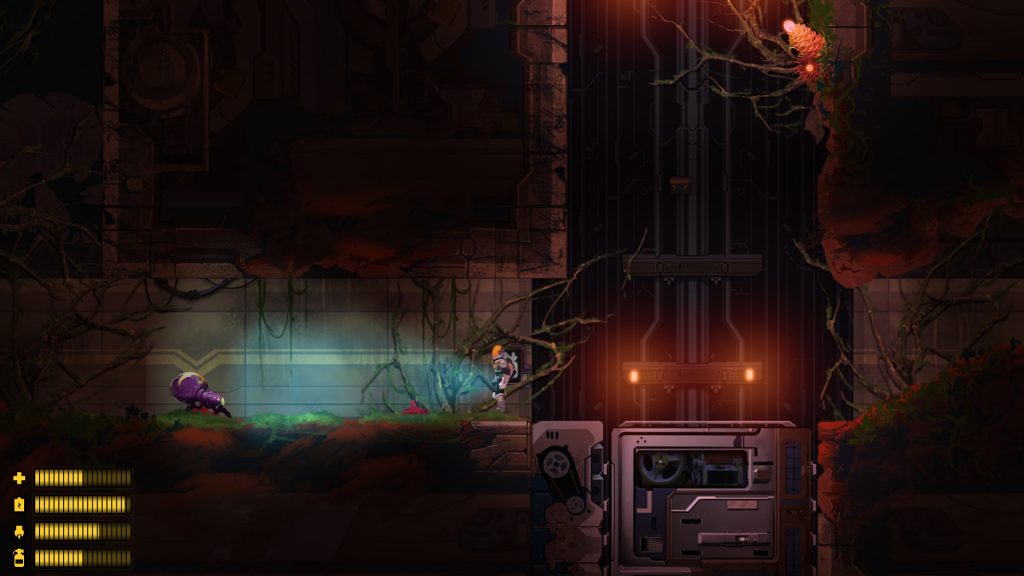Click the health cross icon

tap(18, 478)
